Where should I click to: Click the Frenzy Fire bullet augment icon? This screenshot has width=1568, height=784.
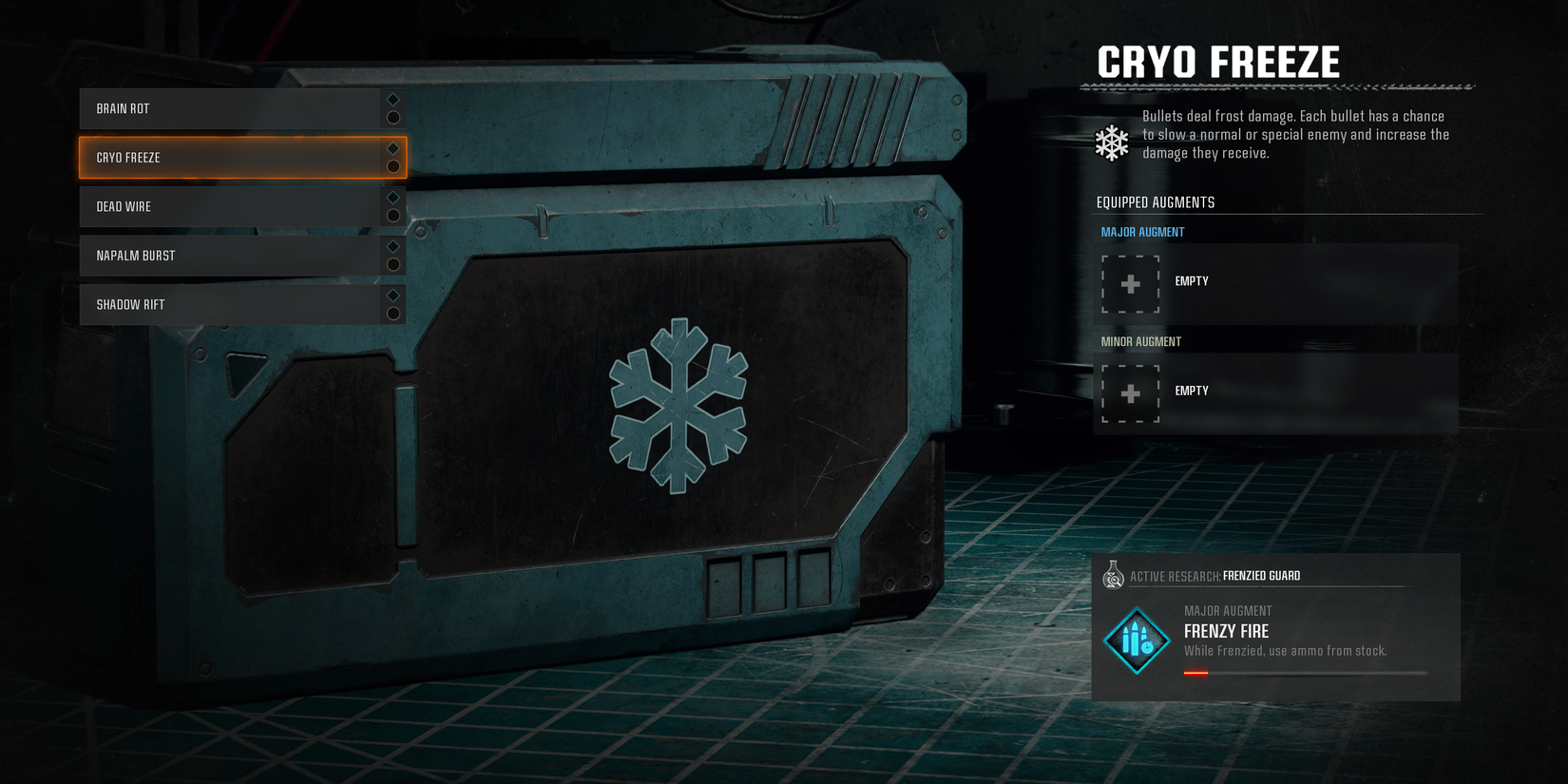click(1137, 641)
